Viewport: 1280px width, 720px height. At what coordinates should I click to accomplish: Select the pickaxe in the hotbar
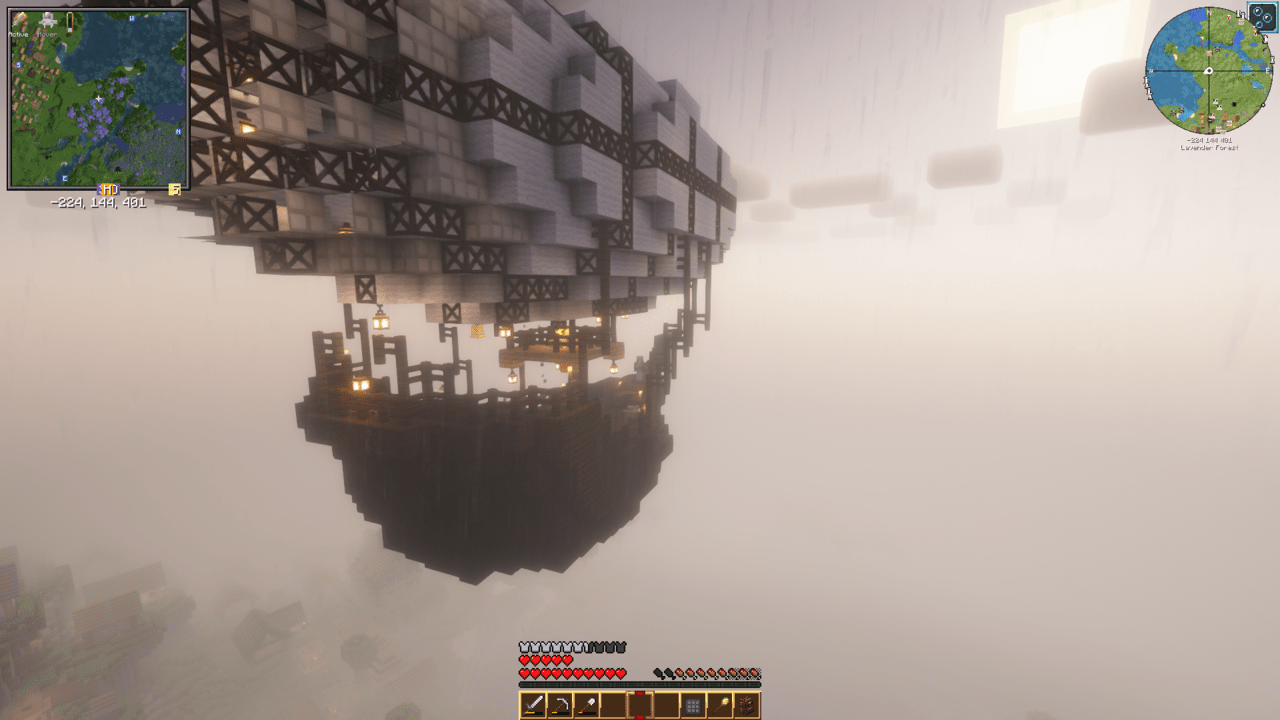click(x=559, y=705)
